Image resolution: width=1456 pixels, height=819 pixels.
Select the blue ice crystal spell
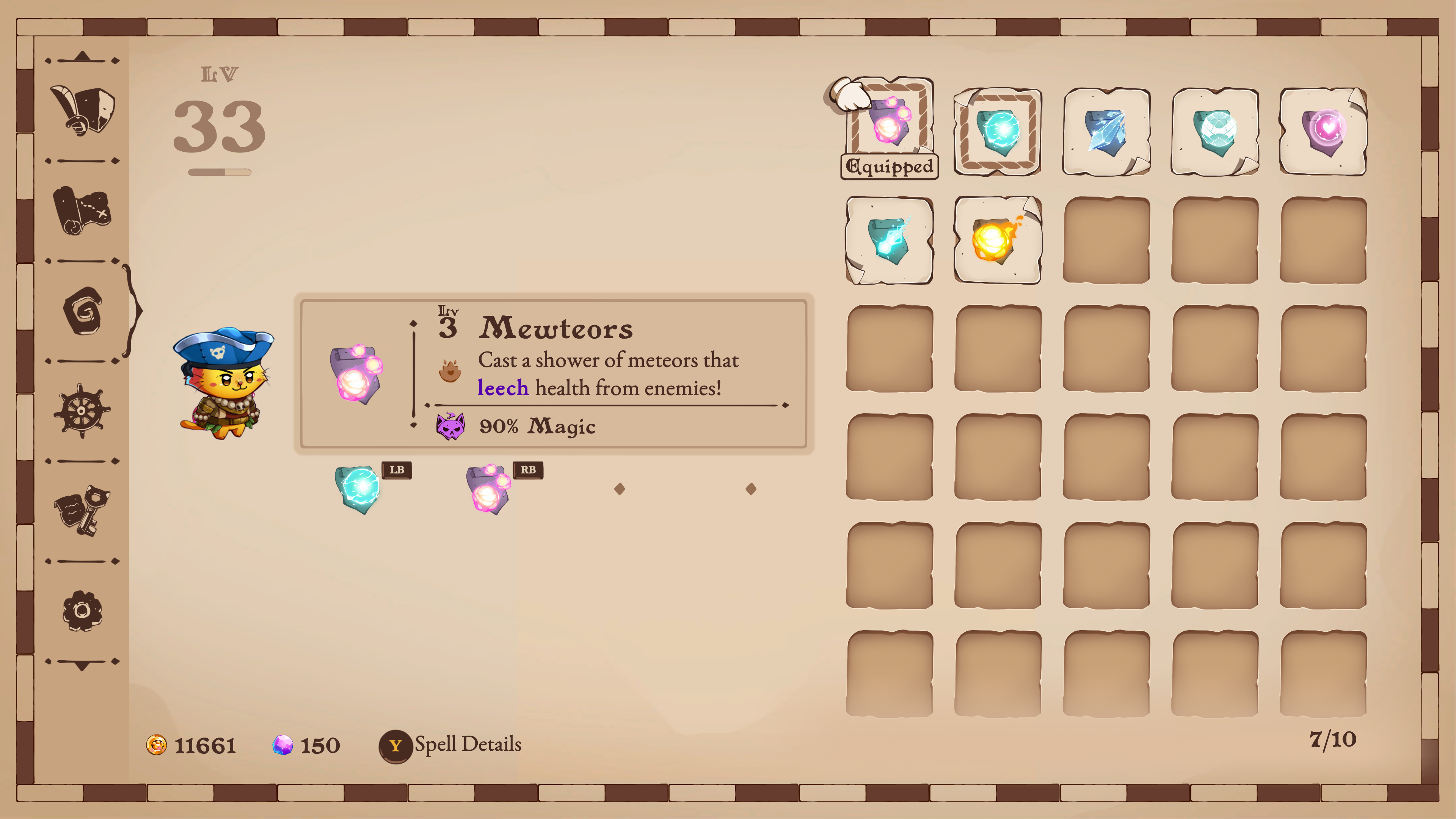[x=1106, y=131]
